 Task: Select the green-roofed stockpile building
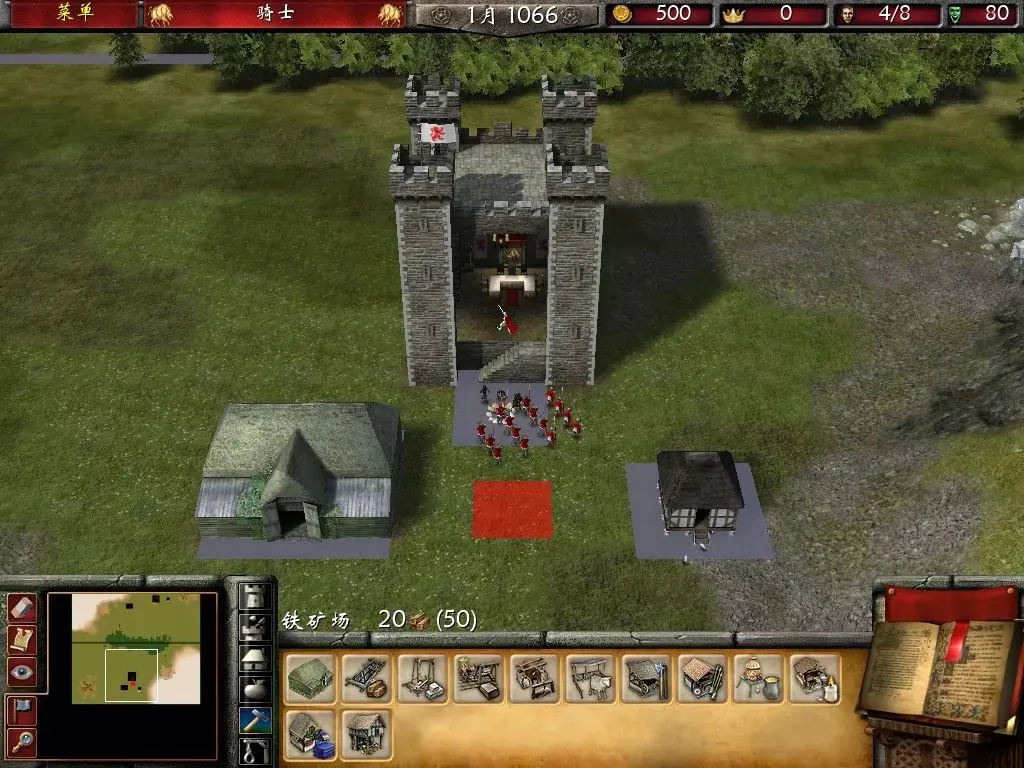[x=311, y=679]
